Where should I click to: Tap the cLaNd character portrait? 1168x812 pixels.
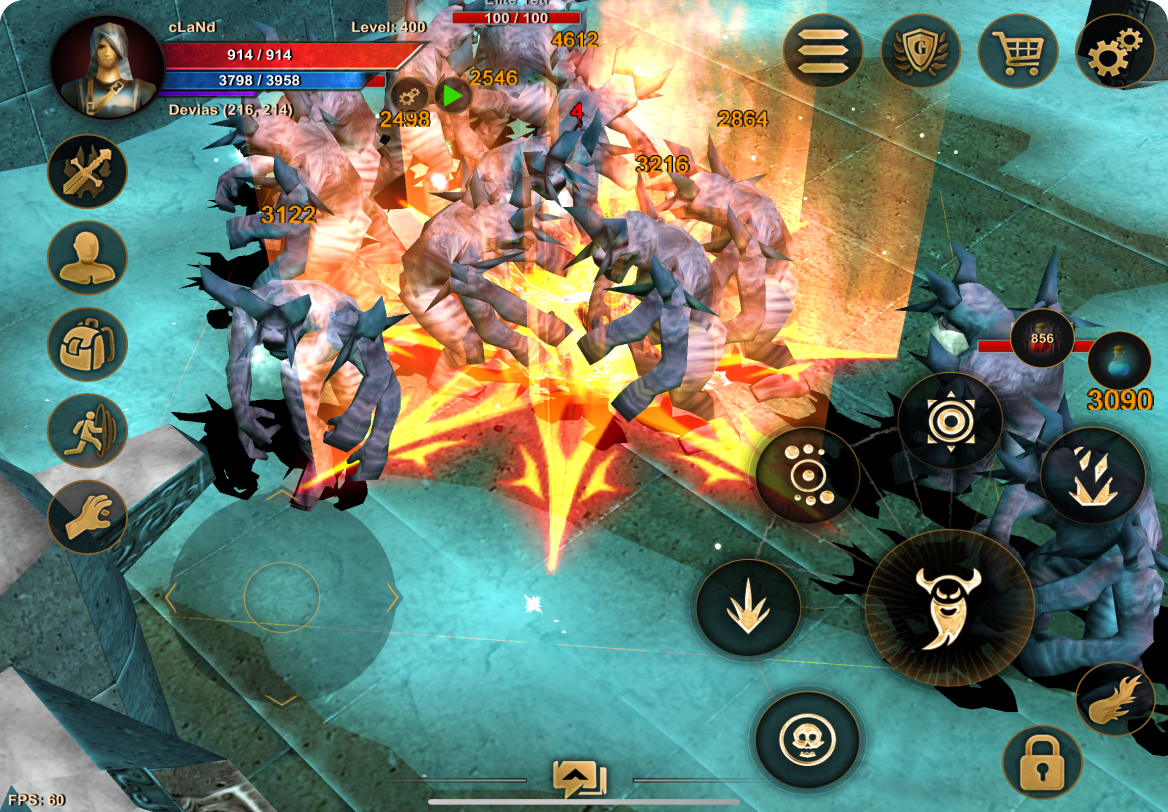click(x=107, y=68)
